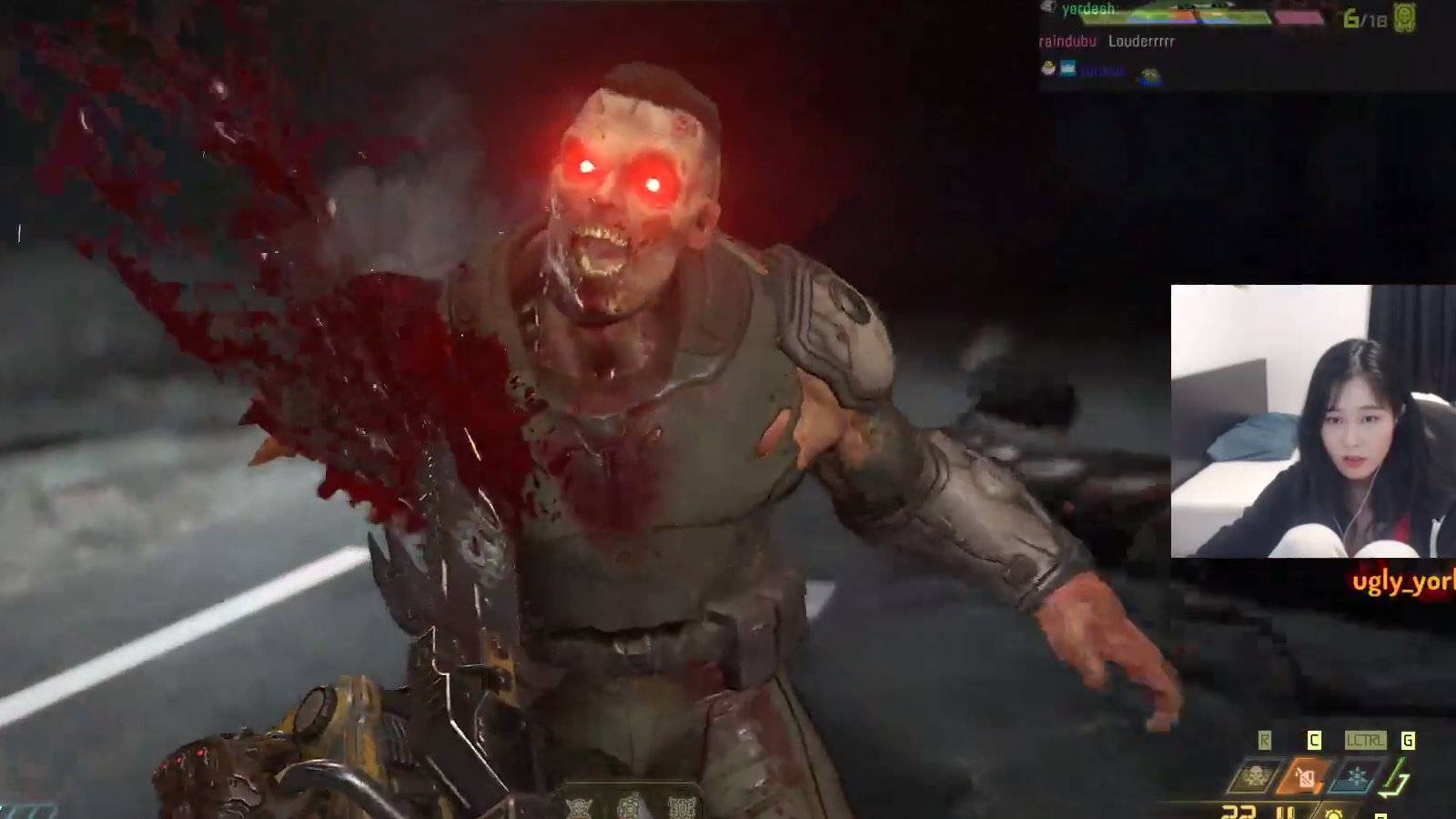Screen dimensions: 1456x819
Task: Click the Louderrrrr chat message
Action: (x=1141, y=41)
